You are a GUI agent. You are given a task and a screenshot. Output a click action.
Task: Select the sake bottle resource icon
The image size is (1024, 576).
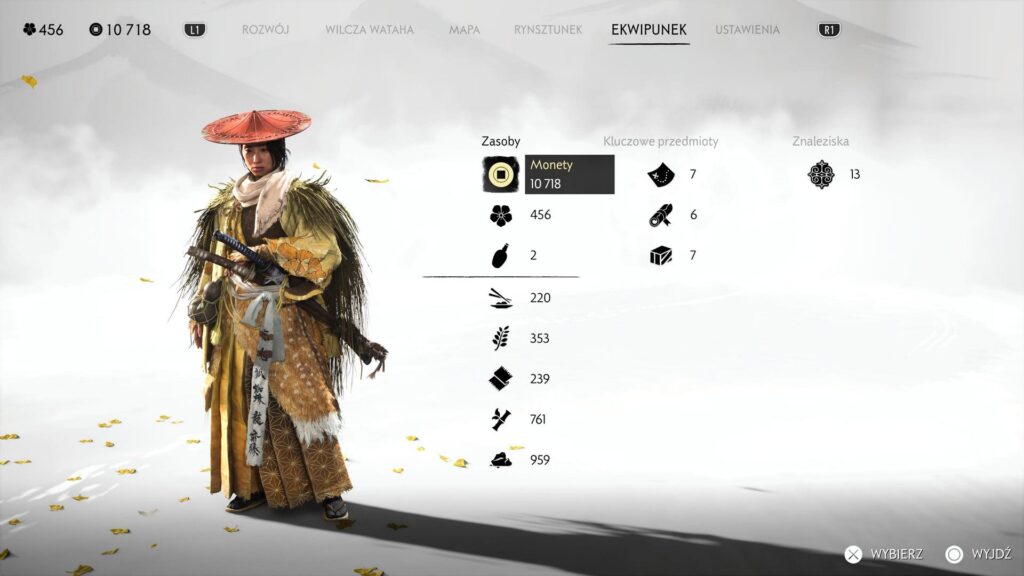501,256
